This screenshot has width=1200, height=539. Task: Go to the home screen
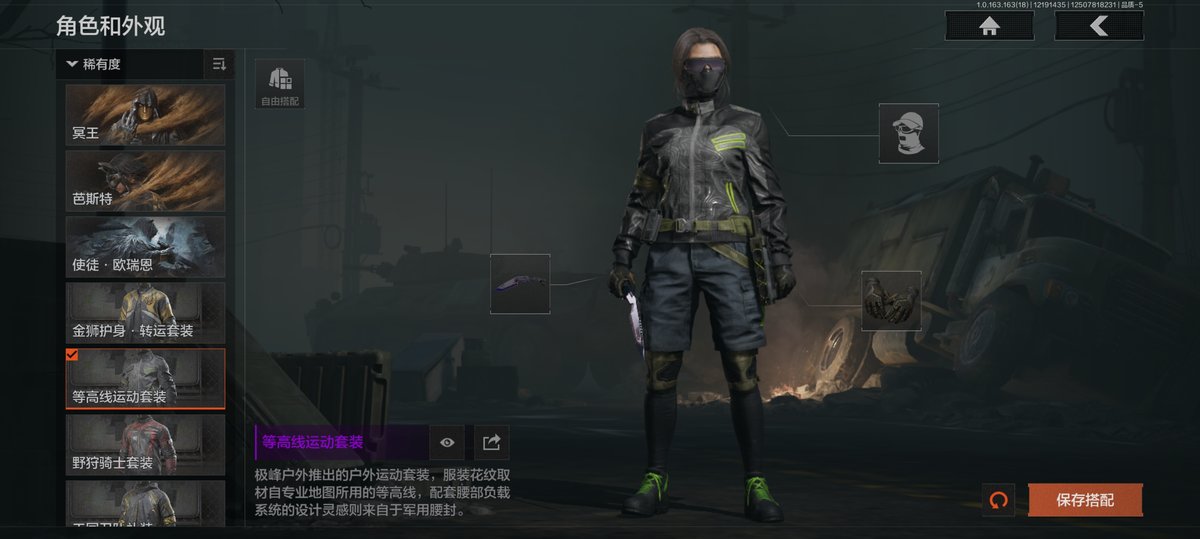(x=989, y=26)
